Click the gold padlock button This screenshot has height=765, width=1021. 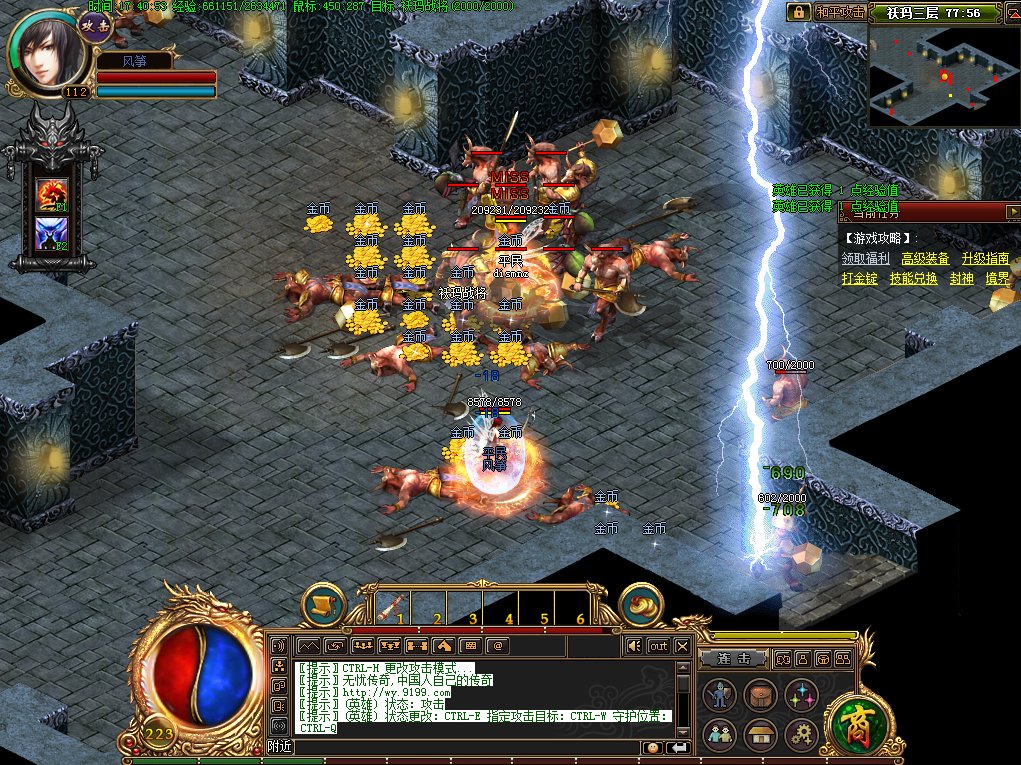pos(798,12)
